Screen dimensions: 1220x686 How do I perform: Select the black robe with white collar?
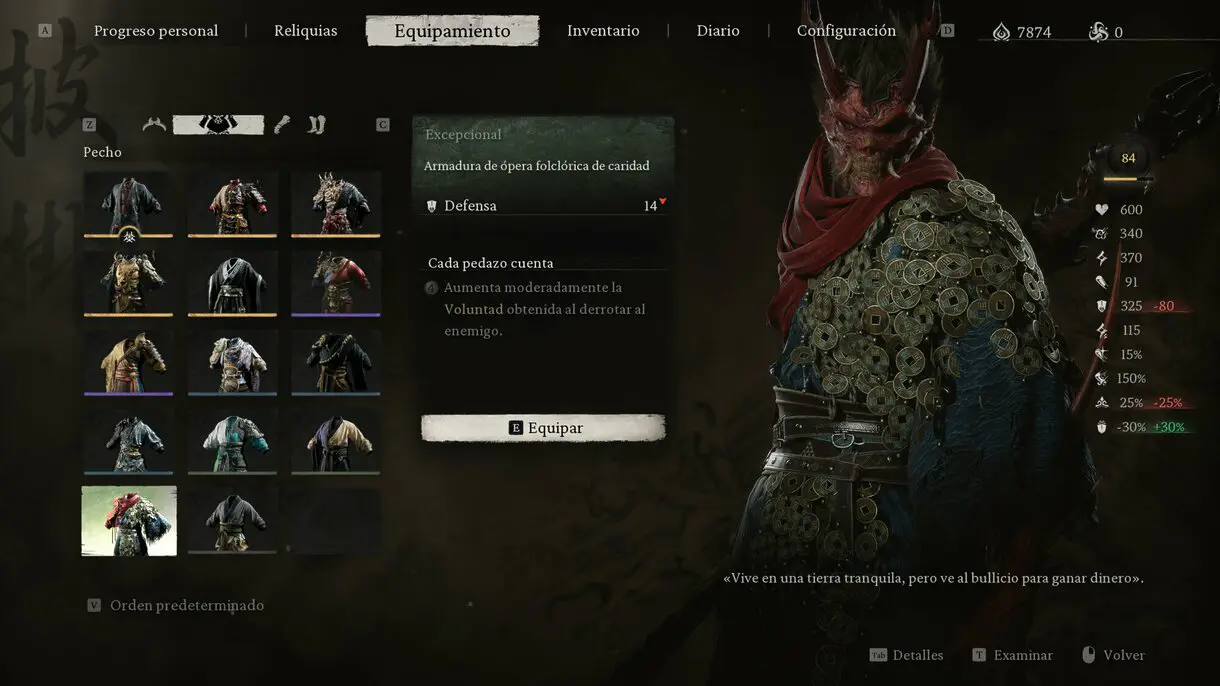pos(232,282)
